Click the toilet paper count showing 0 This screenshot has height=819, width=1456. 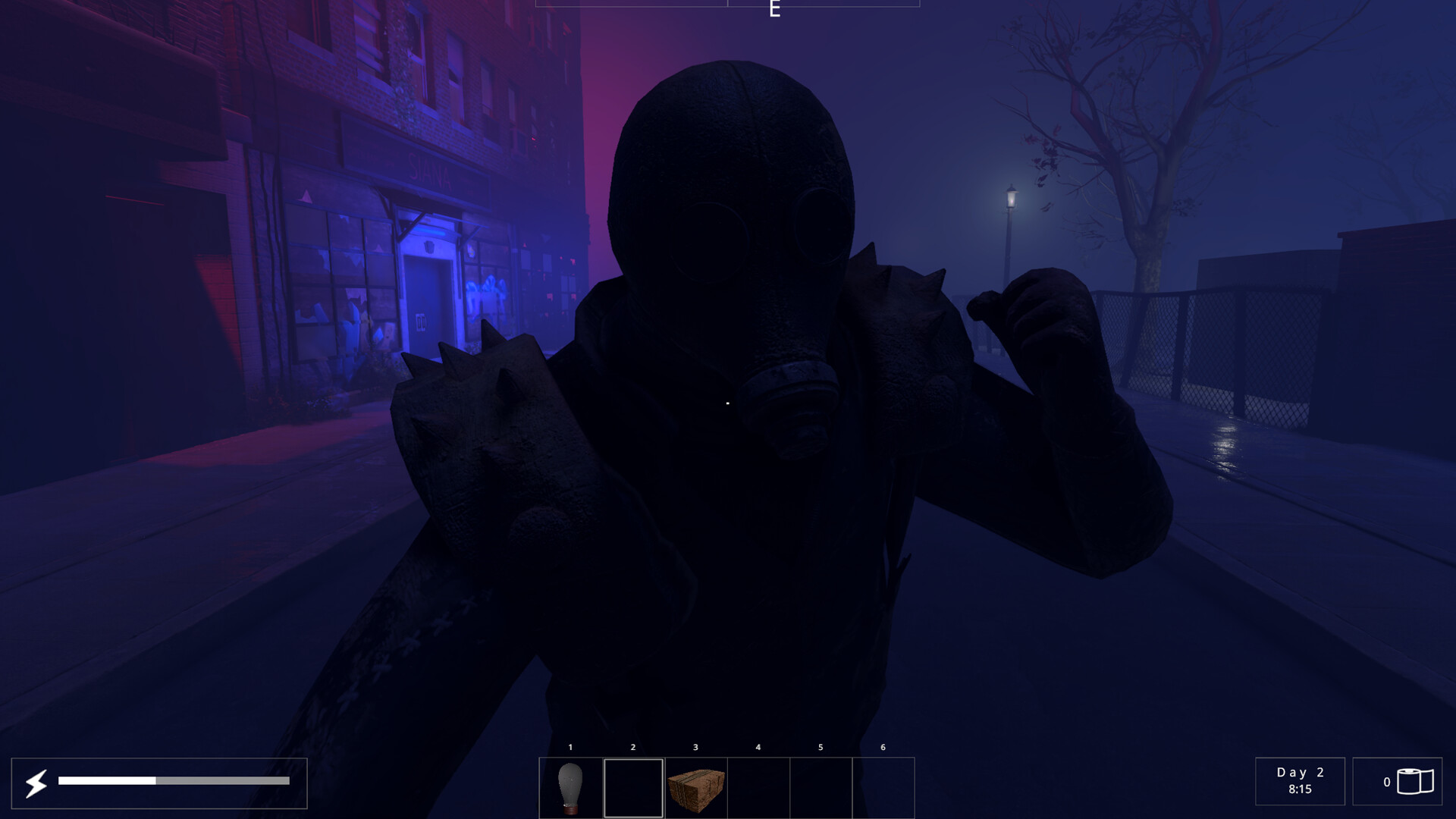(x=1388, y=782)
